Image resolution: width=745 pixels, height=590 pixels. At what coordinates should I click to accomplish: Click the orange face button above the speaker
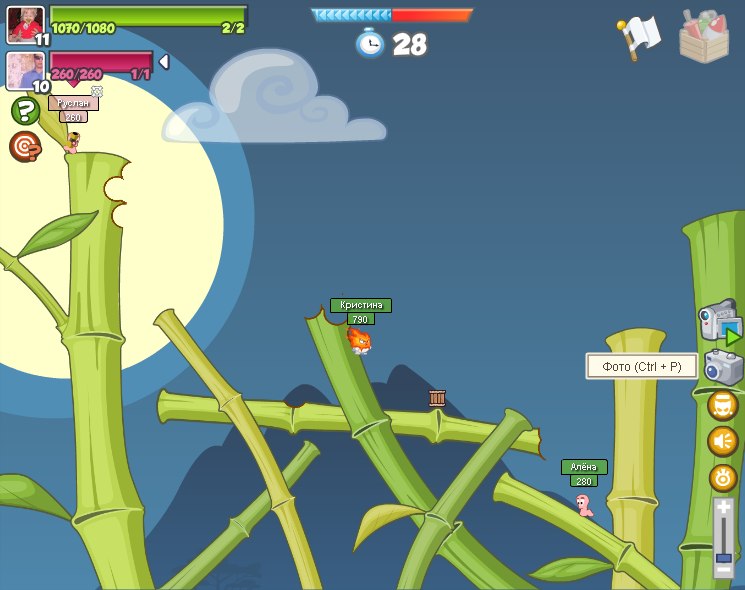(x=722, y=405)
